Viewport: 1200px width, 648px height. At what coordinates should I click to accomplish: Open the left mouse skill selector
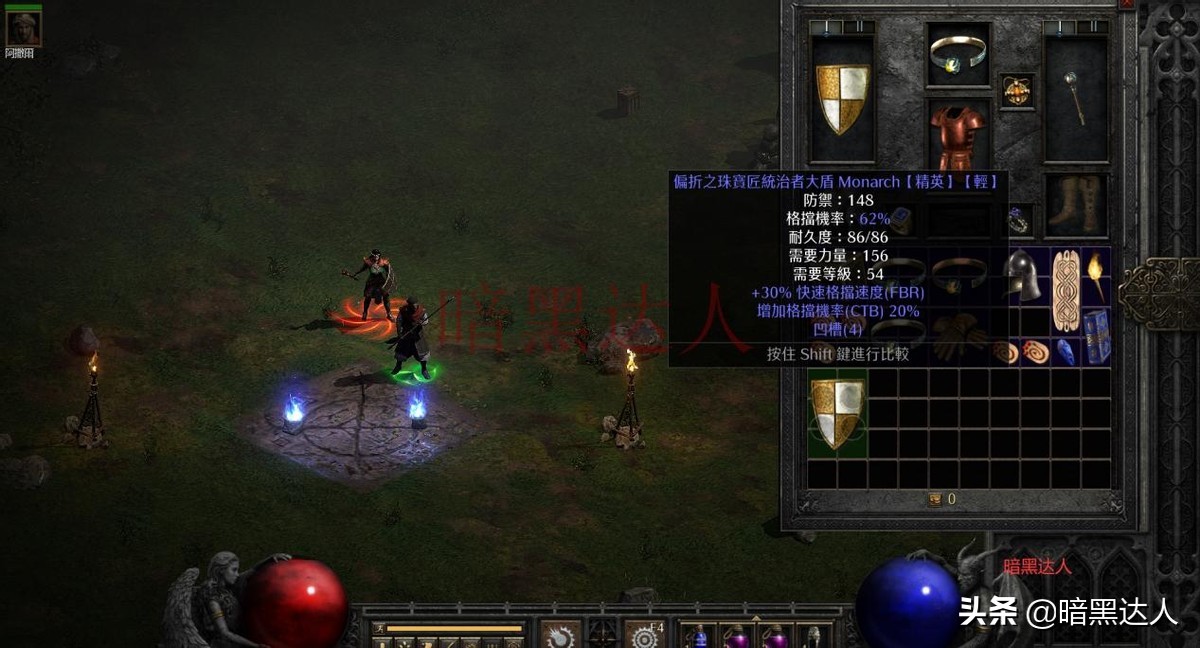click(x=561, y=634)
